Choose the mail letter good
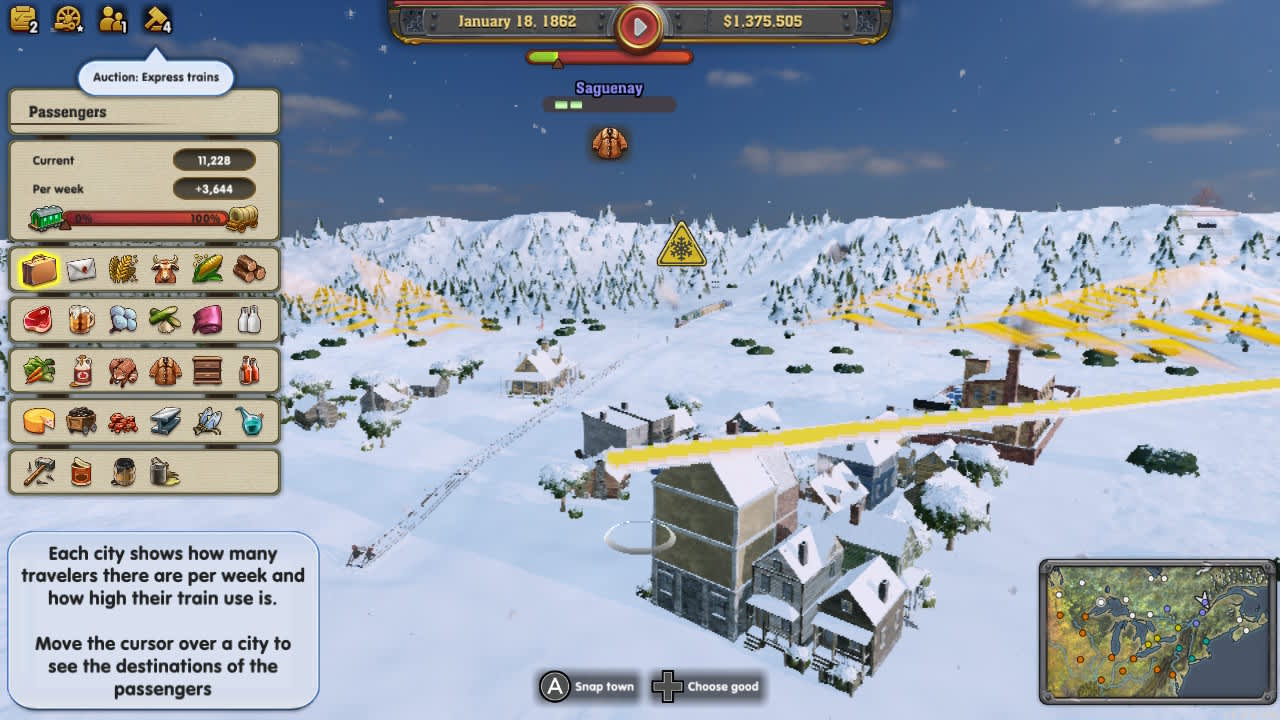This screenshot has height=720, width=1280. click(x=80, y=268)
